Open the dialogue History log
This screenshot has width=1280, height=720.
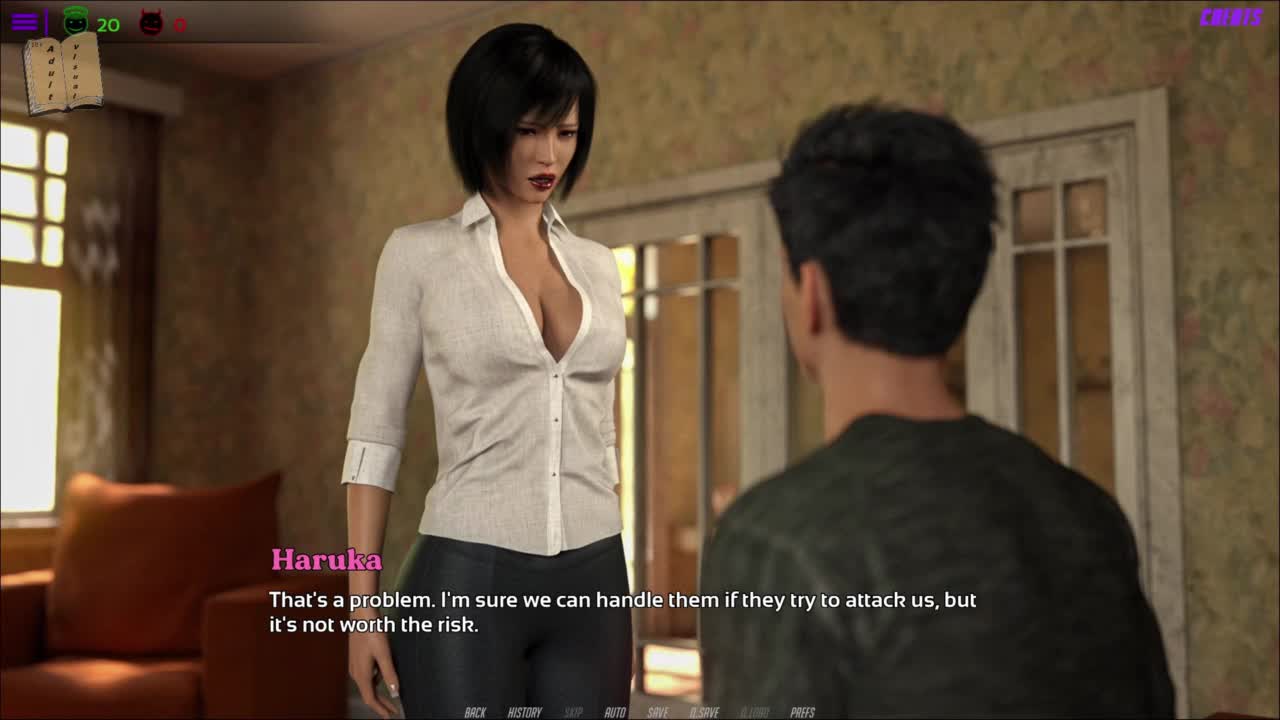(x=524, y=712)
